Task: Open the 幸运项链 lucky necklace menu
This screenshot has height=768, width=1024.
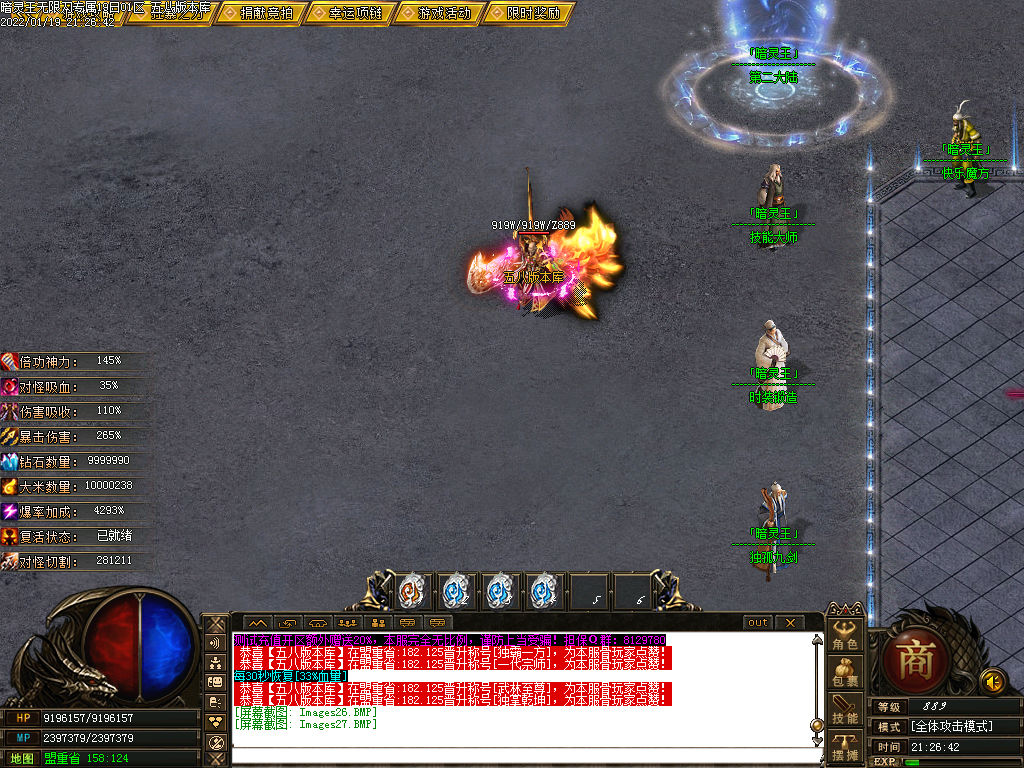Action: click(x=347, y=13)
